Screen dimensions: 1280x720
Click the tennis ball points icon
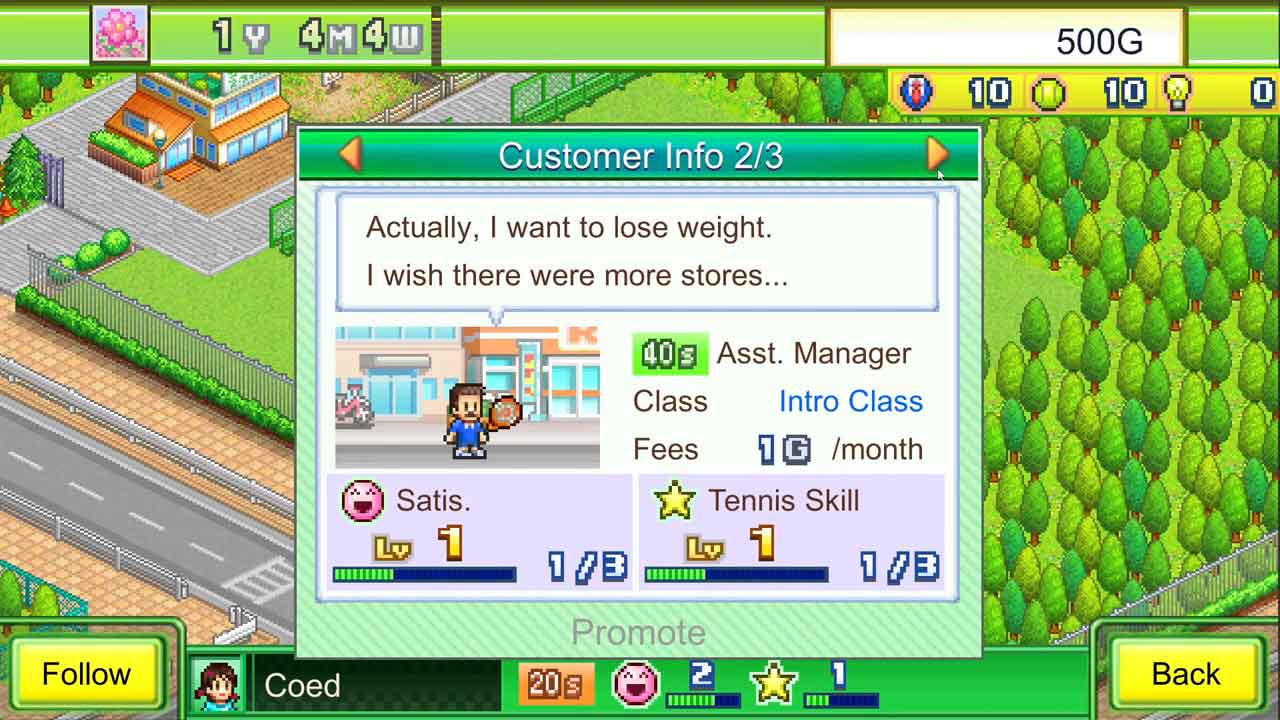point(1047,93)
